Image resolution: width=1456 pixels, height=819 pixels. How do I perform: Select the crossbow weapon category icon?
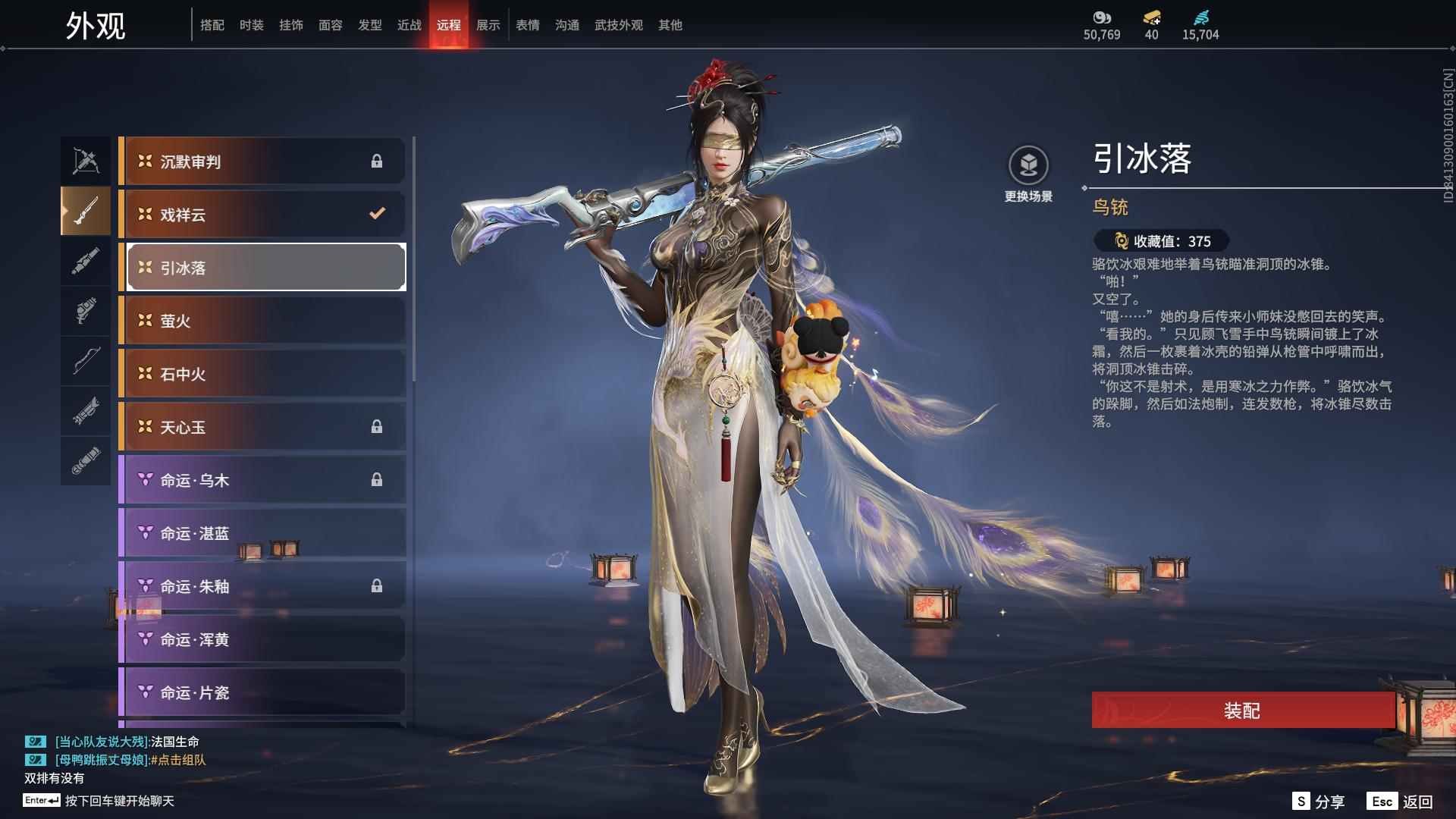coord(86,160)
